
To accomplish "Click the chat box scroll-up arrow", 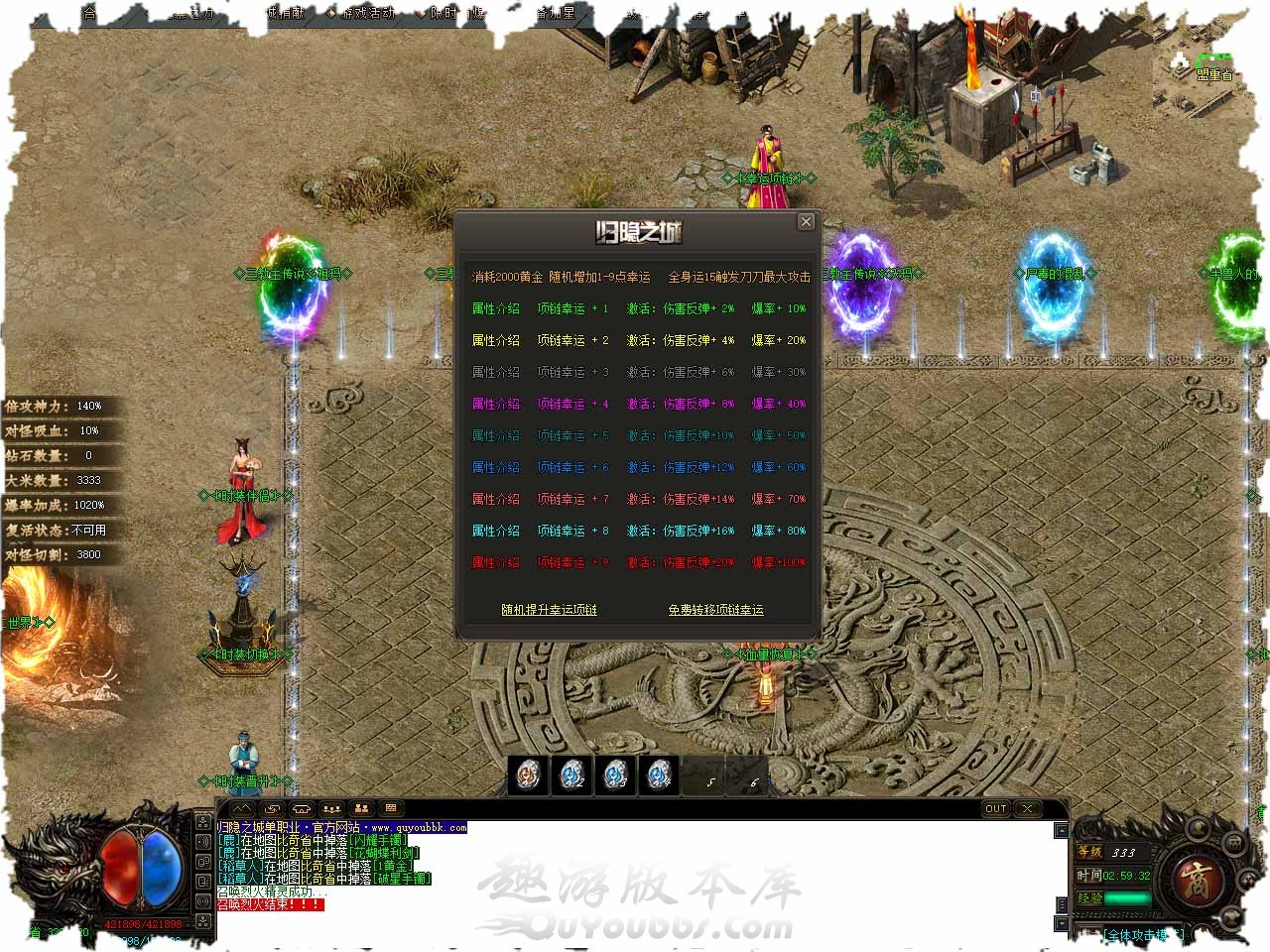I will click(x=1061, y=829).
